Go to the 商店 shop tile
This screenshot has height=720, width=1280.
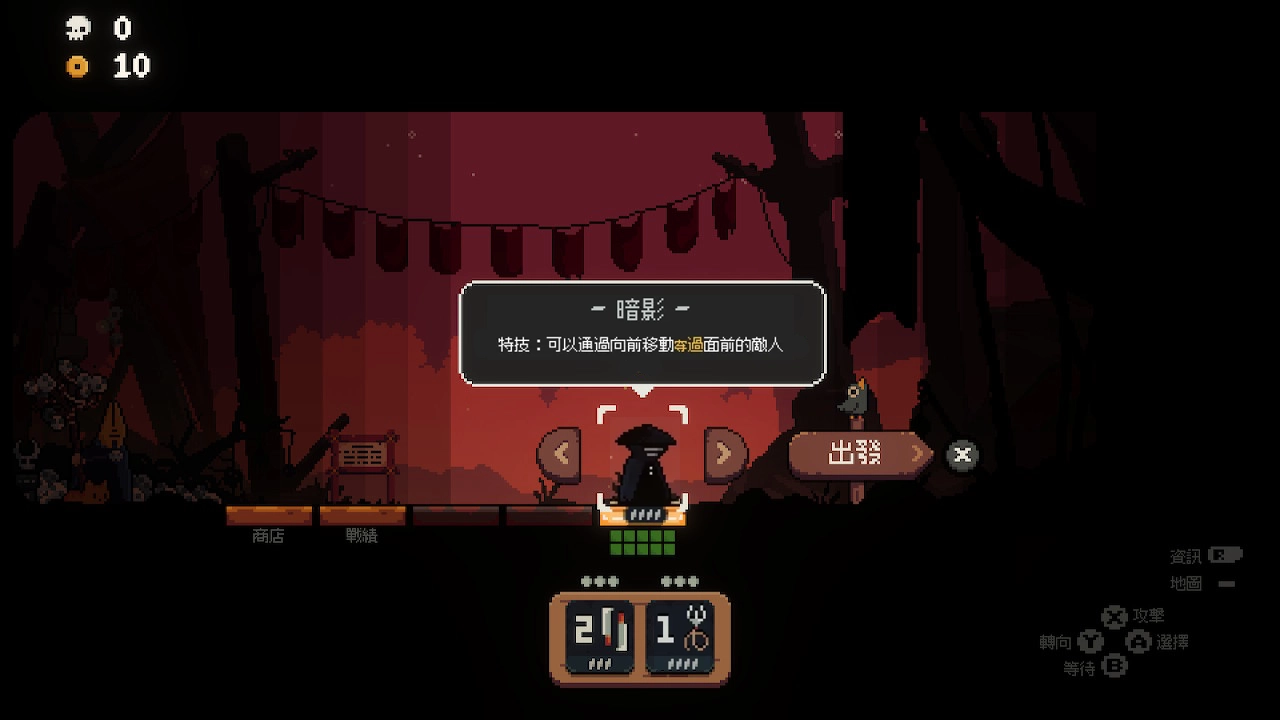point(268,517)
